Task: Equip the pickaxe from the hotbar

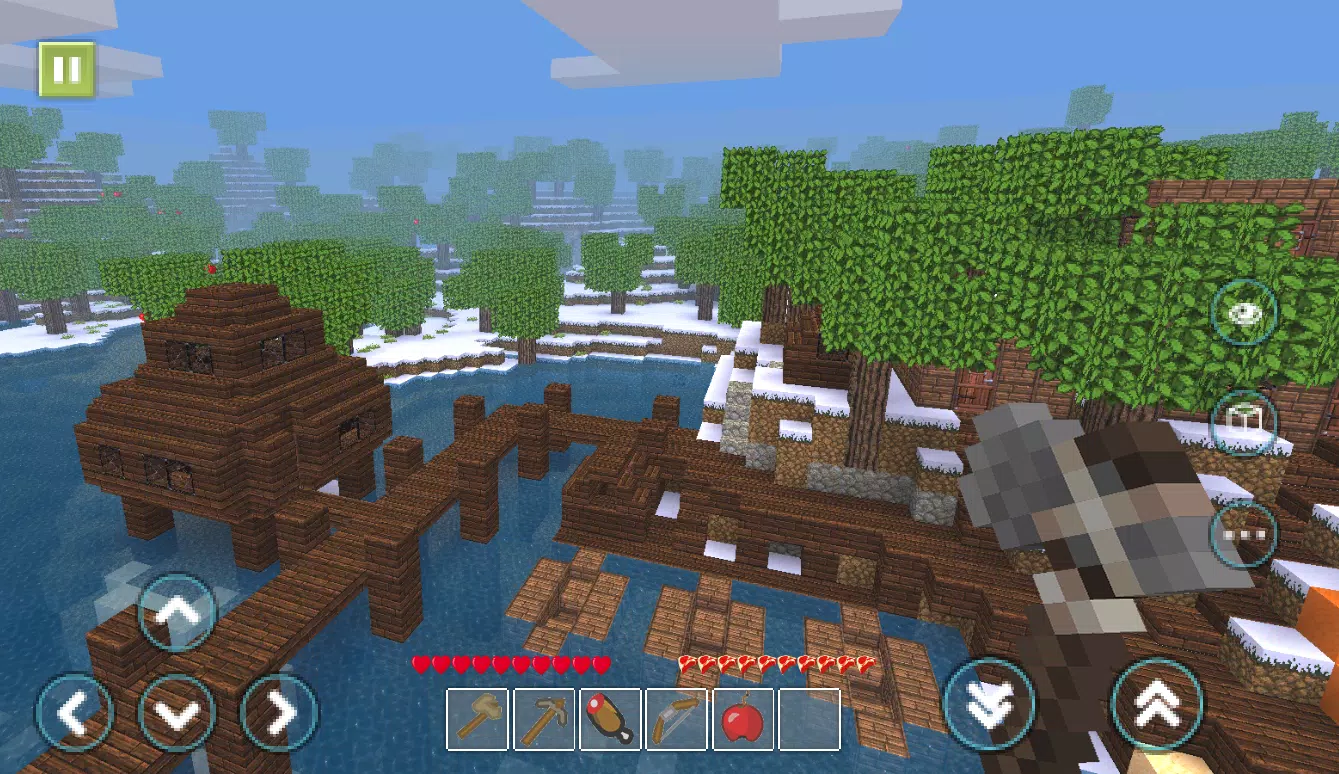Action: [x=544, y=720]
